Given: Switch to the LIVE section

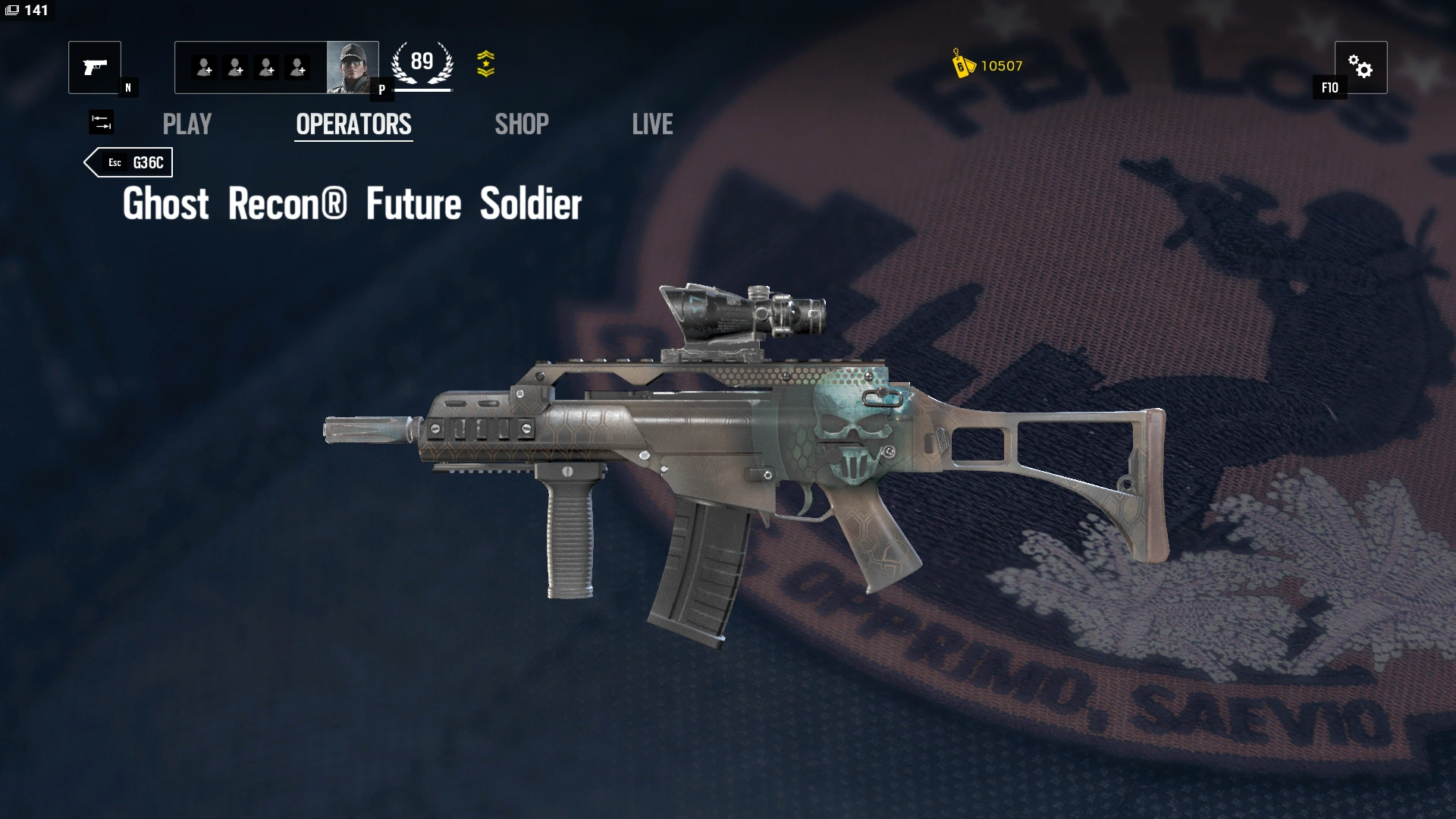Looking at the screenshot, I should [x=653, y=124].
